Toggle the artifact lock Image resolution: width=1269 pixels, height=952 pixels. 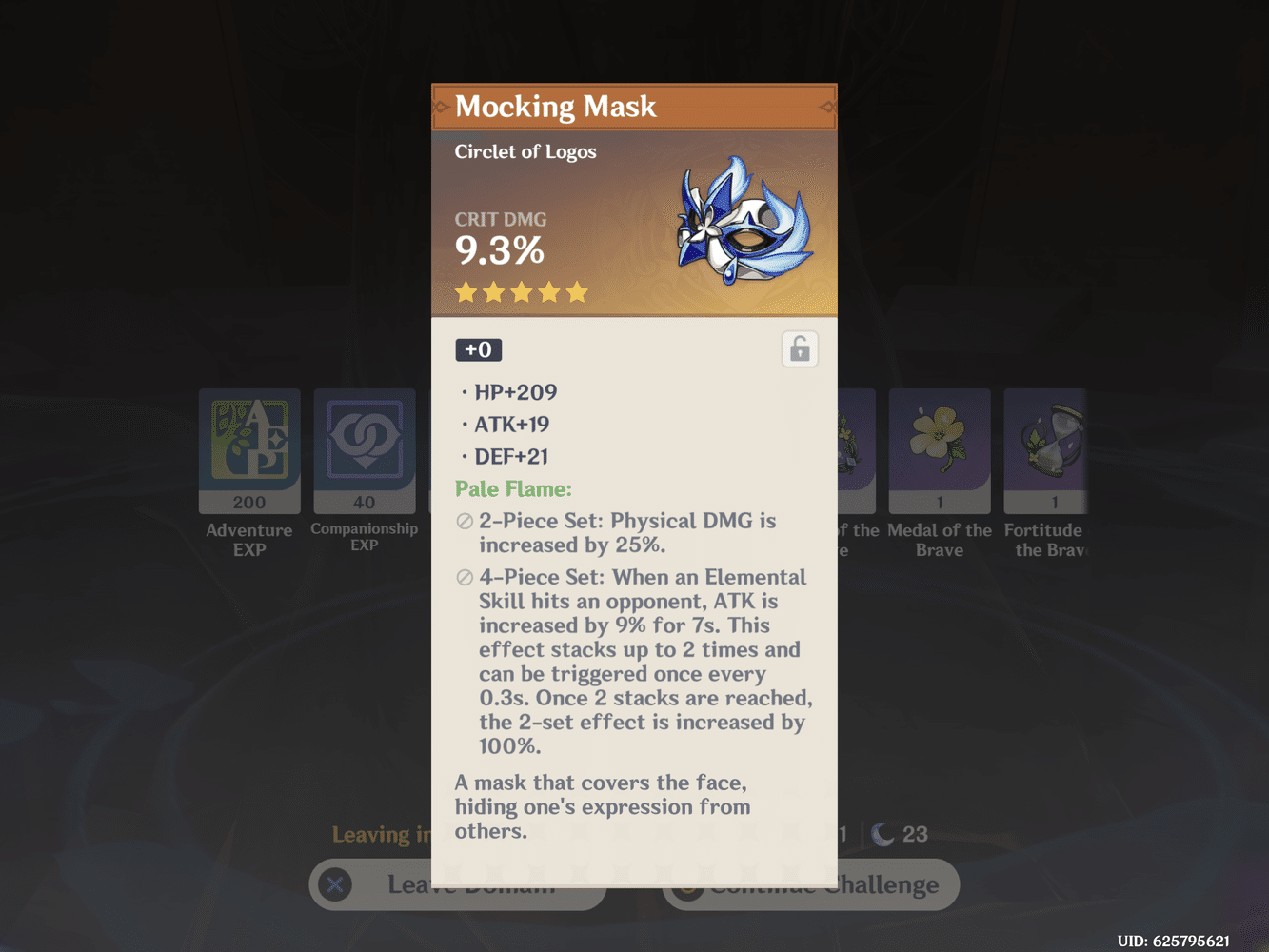click(x=800, y=348)
